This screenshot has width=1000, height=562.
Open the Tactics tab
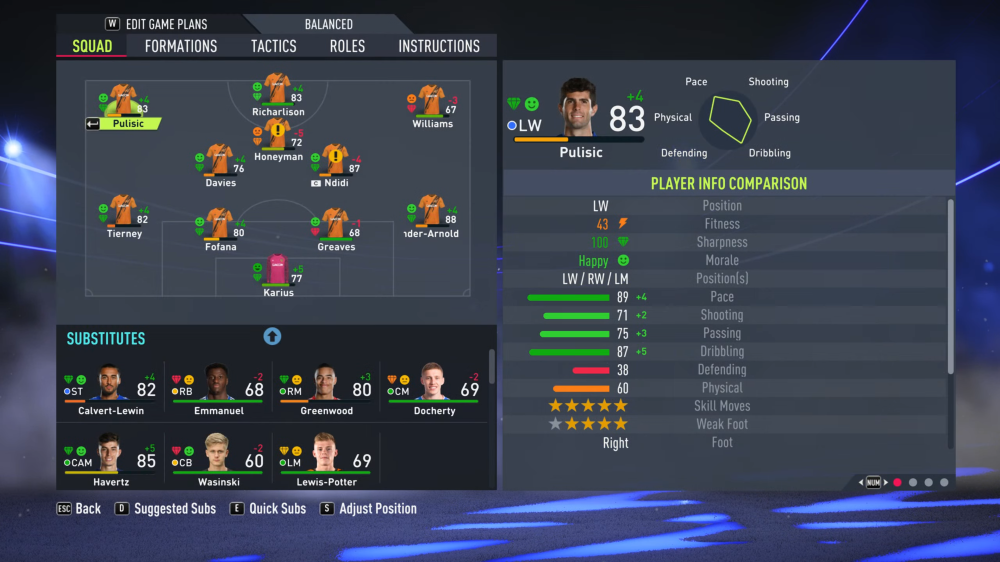[x=273, y=46]
